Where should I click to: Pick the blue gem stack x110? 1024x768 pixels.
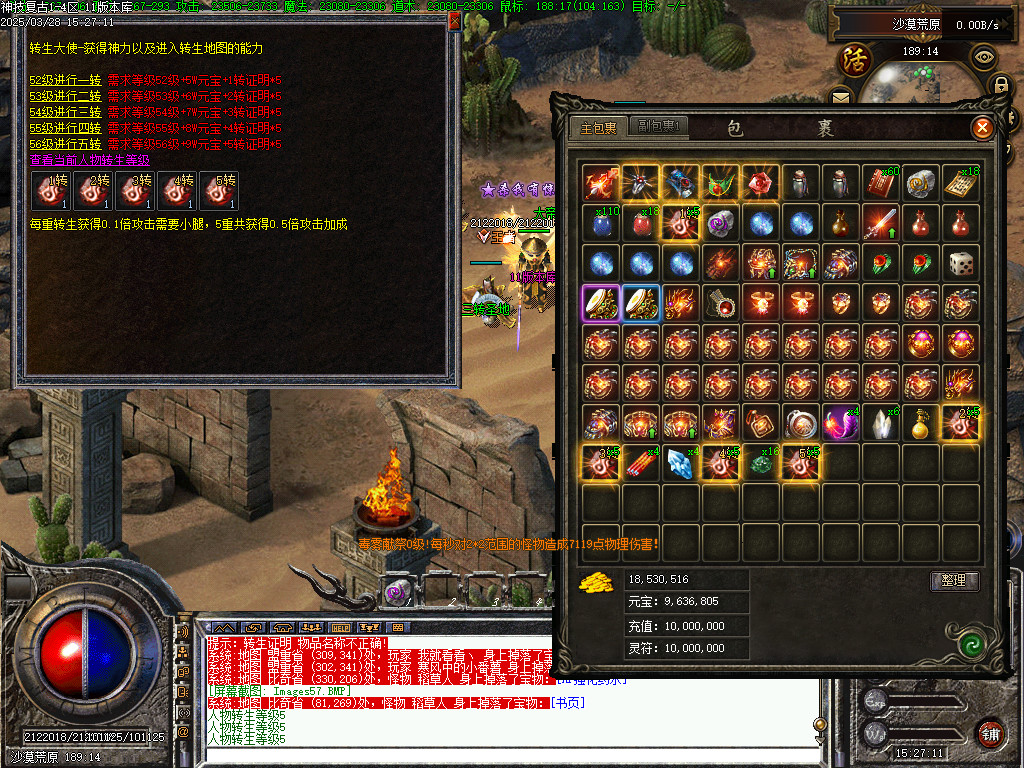(x=601, y=223)
